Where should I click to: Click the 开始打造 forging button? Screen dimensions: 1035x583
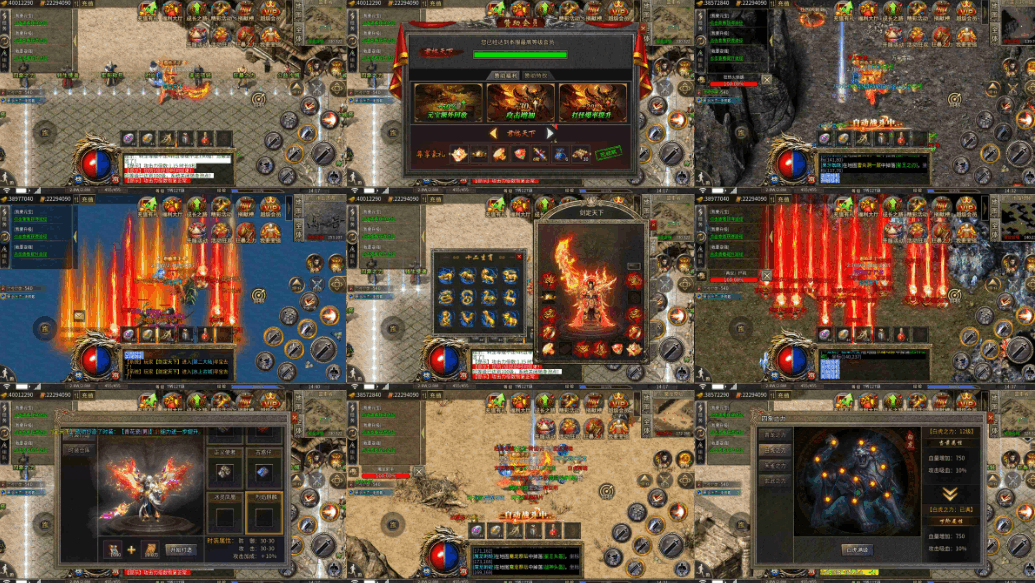[181, 549]
